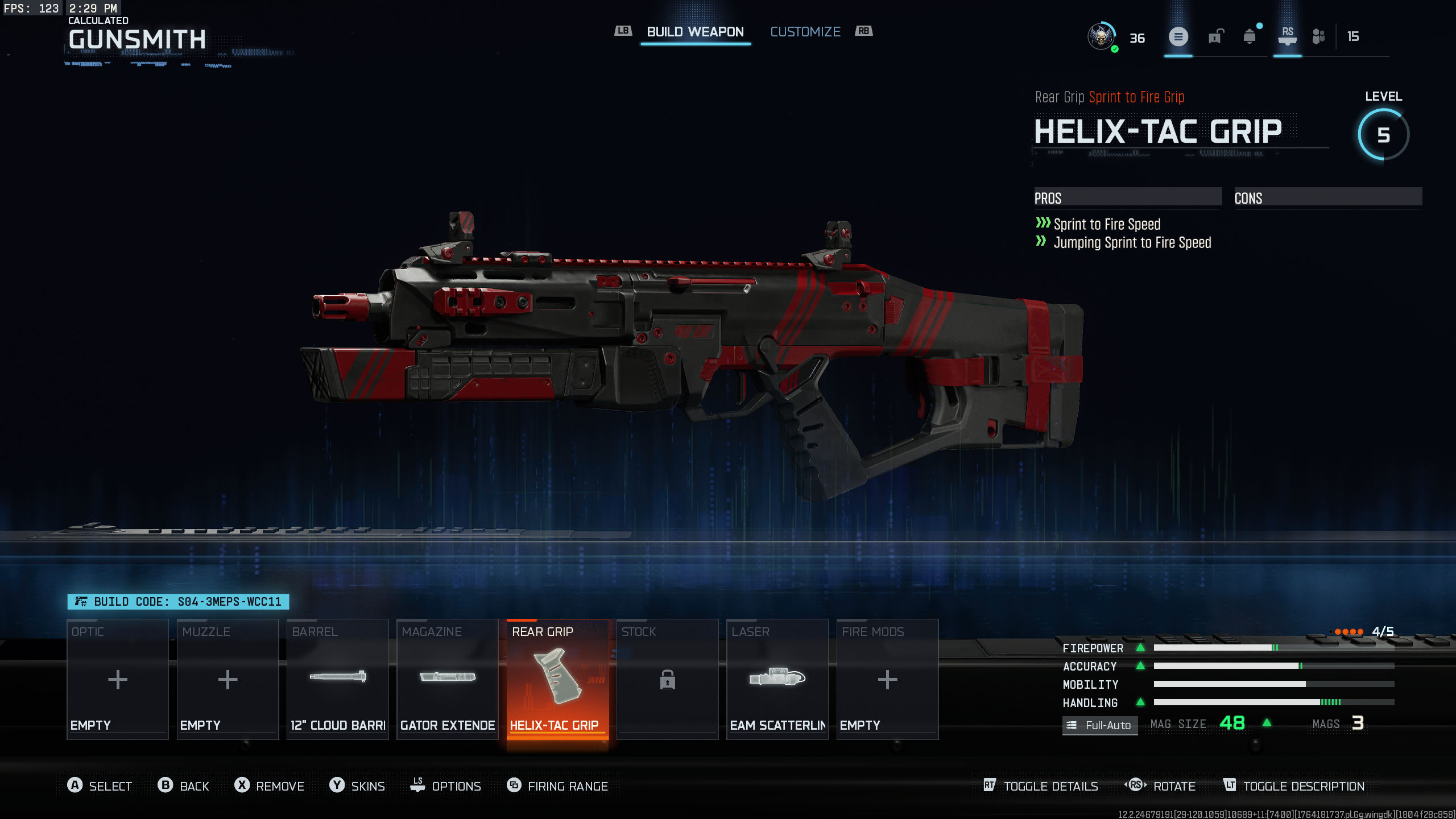The width and height of the screenshot is (1456, 819).
Task: Open the main menu icon in top-right
Action: (1179, 36)
